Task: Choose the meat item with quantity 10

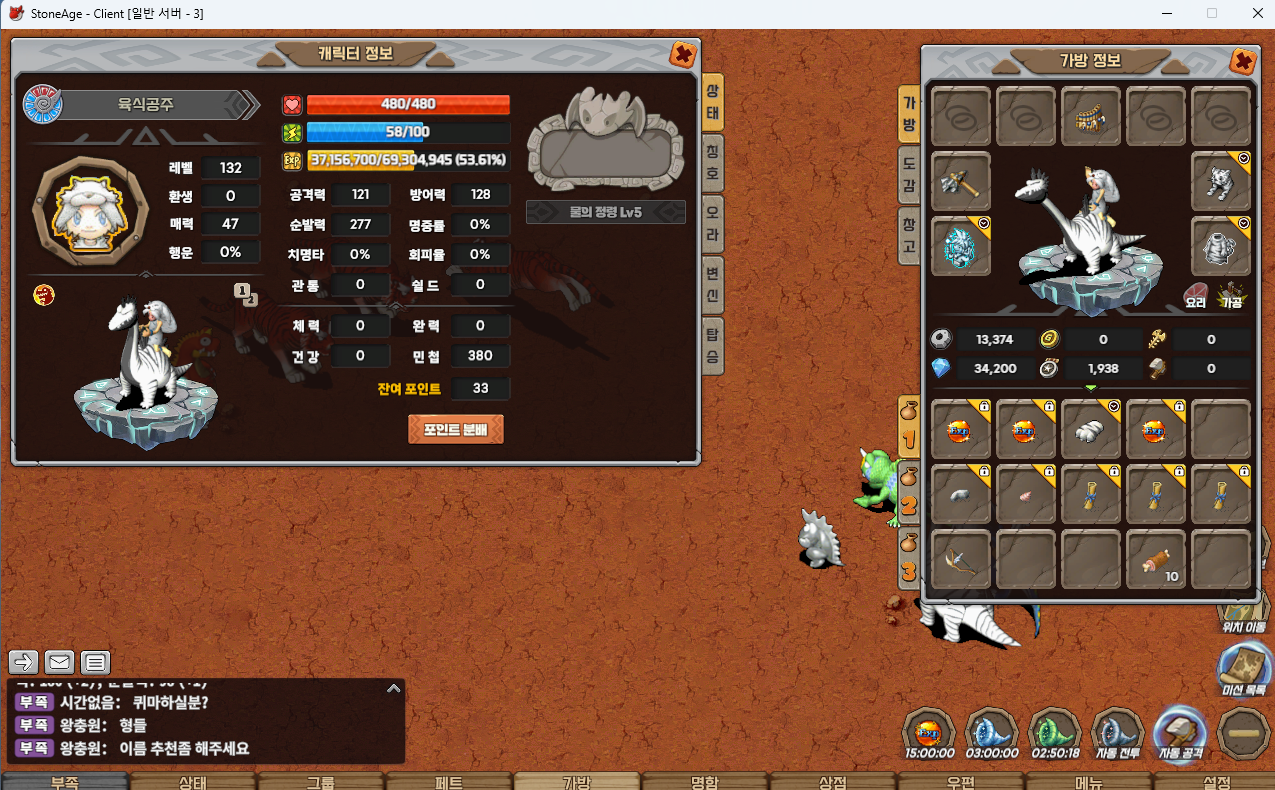Action: [x=1155, y=560]
